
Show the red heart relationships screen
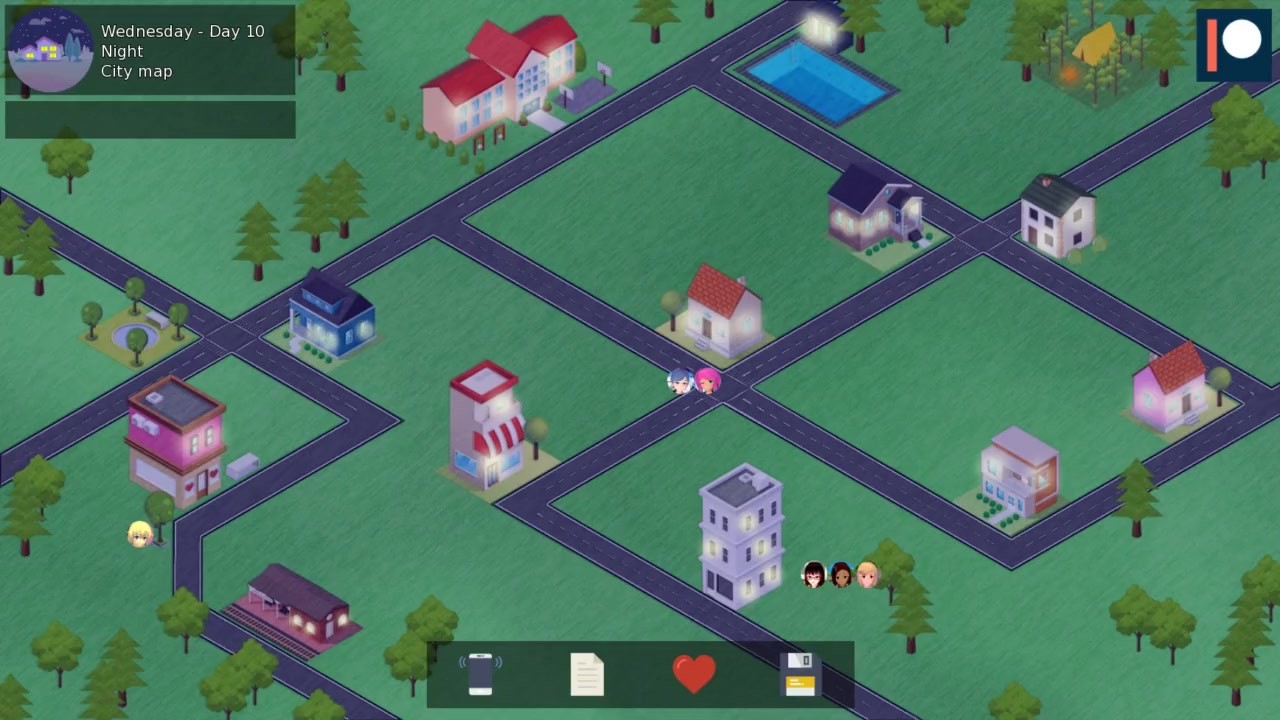pyautogui.click(x=694, y=673)
